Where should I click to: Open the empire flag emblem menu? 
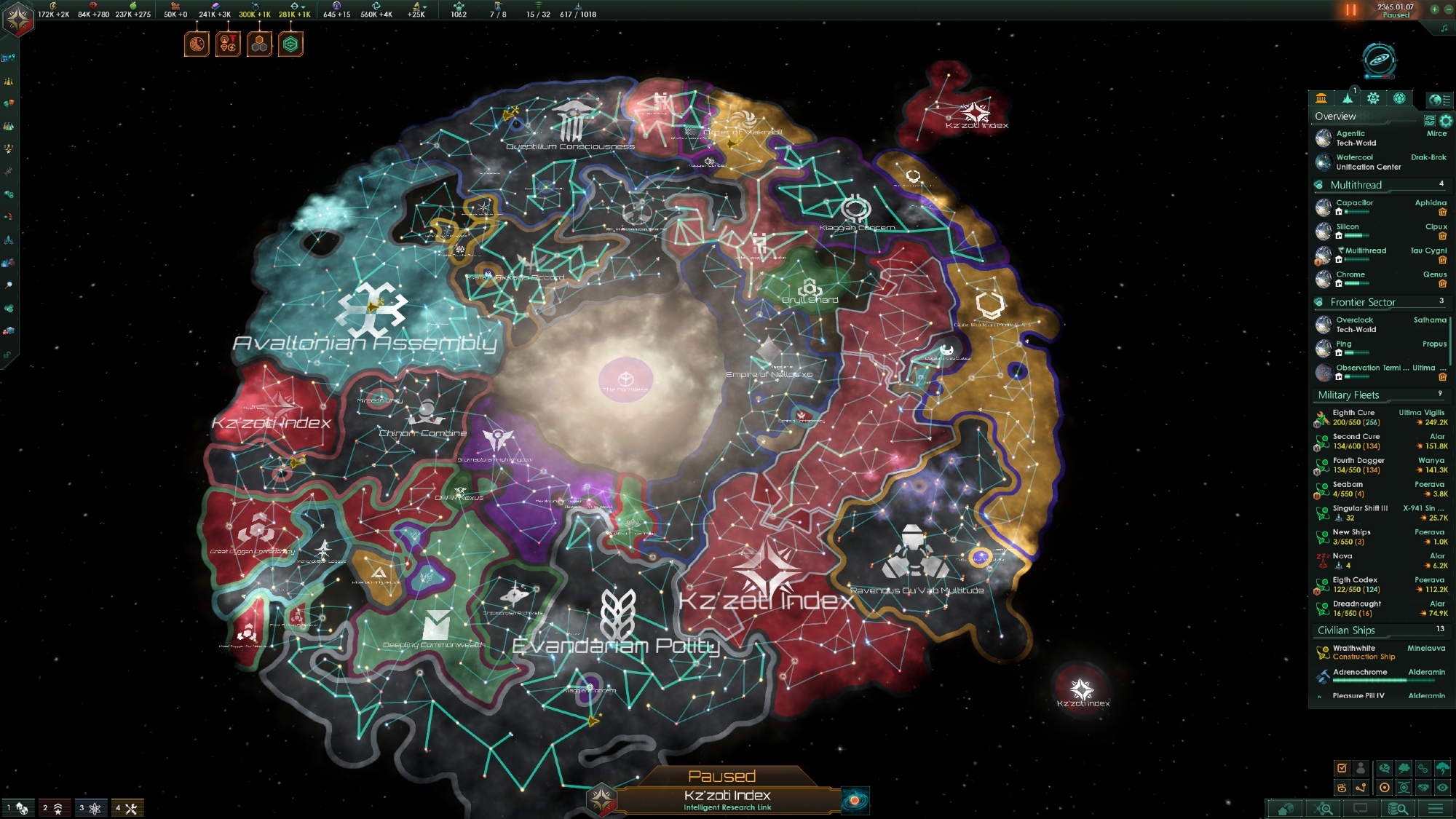17,17
